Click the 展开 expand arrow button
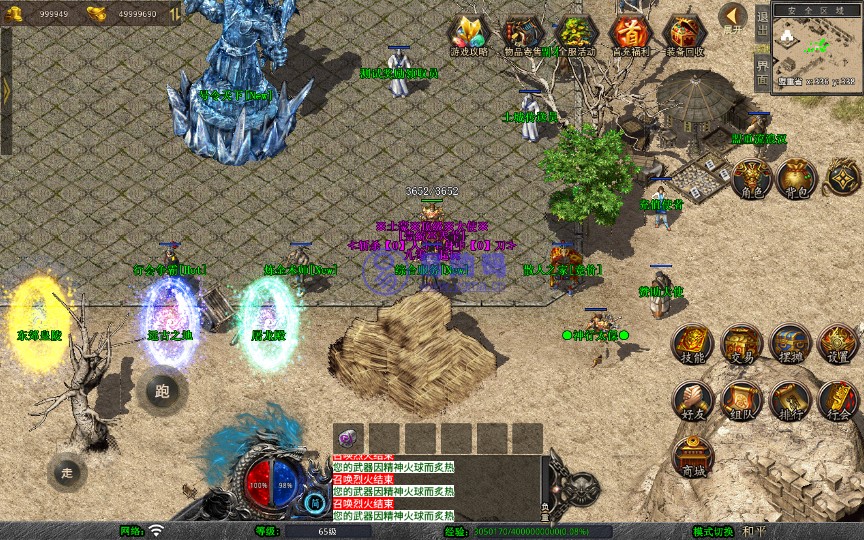864x540 pixels. pyautogui.click(x=734, y=18)
